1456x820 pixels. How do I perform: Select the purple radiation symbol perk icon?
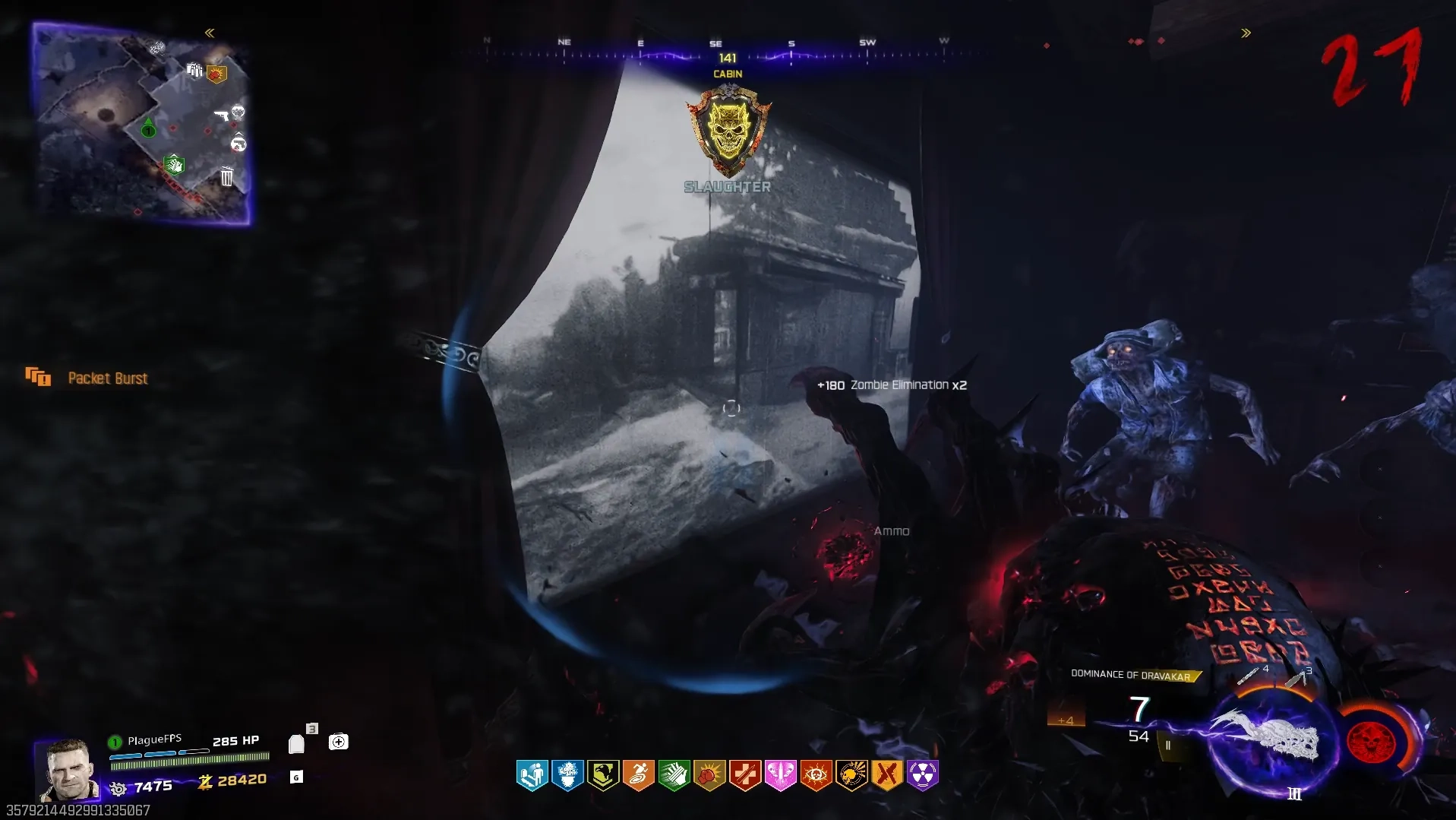(922, 775)
